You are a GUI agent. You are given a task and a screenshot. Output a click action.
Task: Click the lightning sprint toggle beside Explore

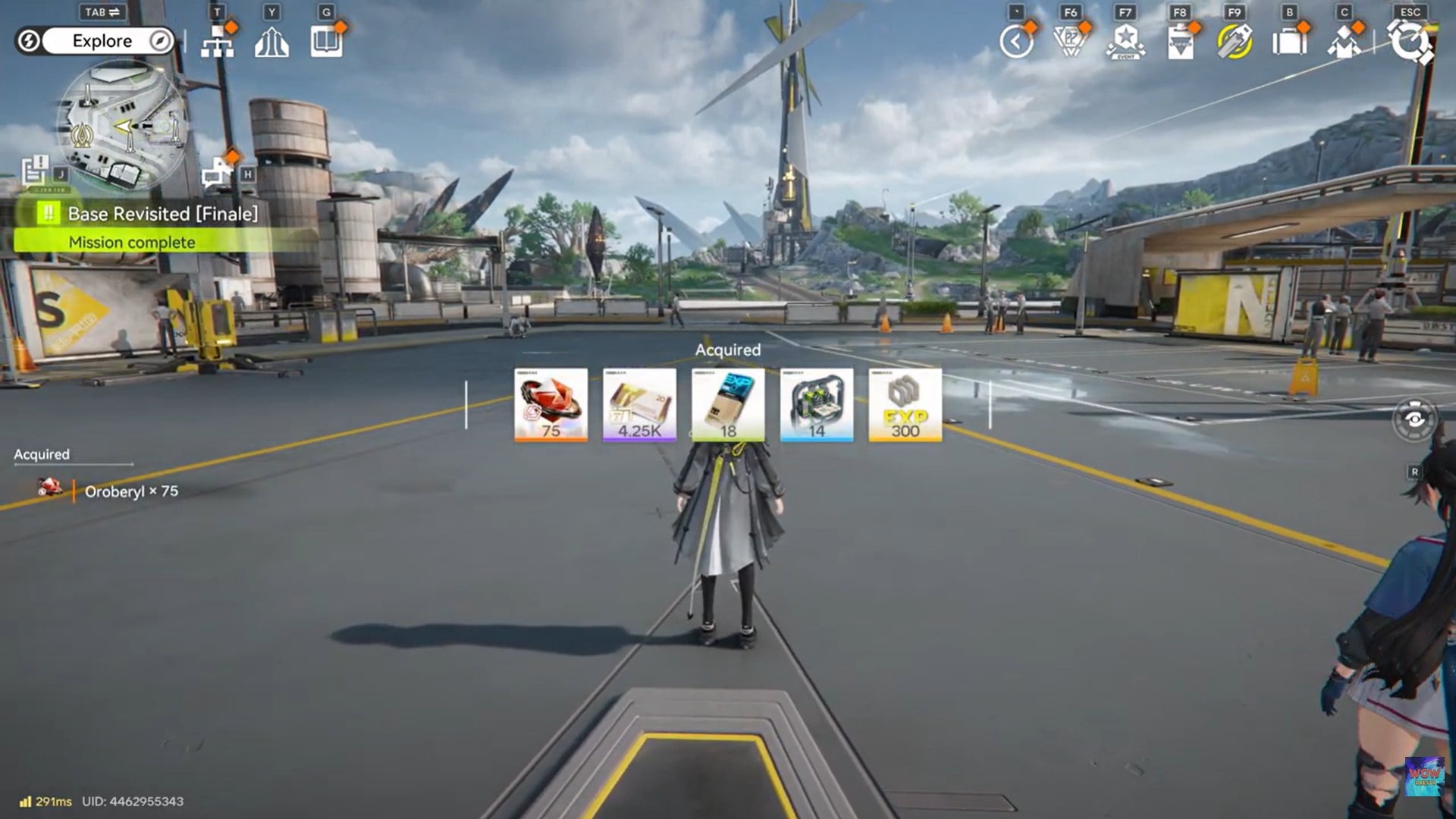(x=29, y=41)
